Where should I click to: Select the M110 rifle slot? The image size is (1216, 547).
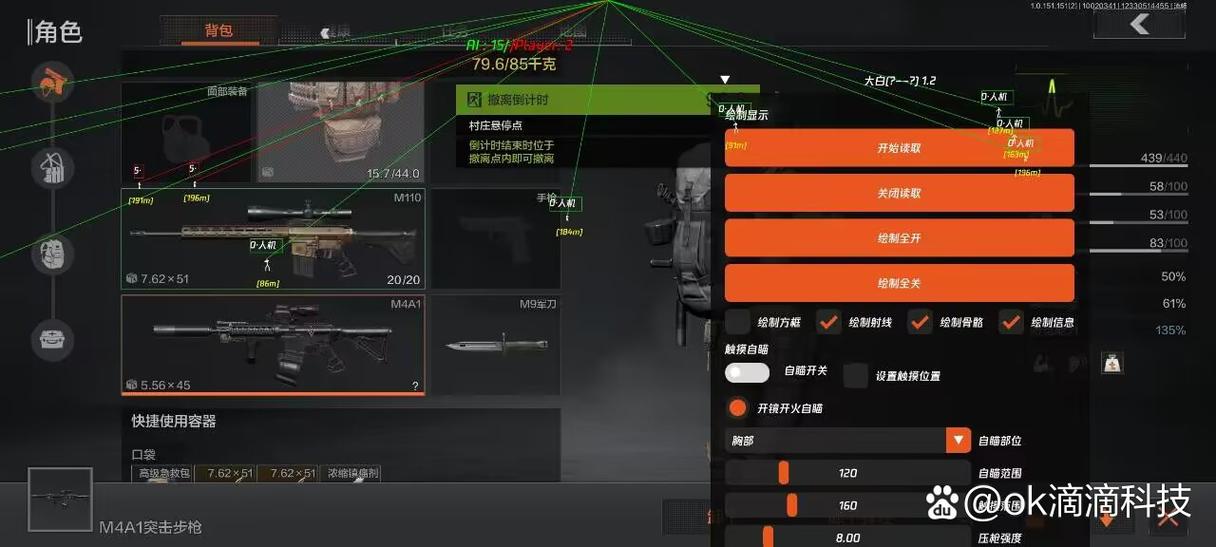click(273, 238)
